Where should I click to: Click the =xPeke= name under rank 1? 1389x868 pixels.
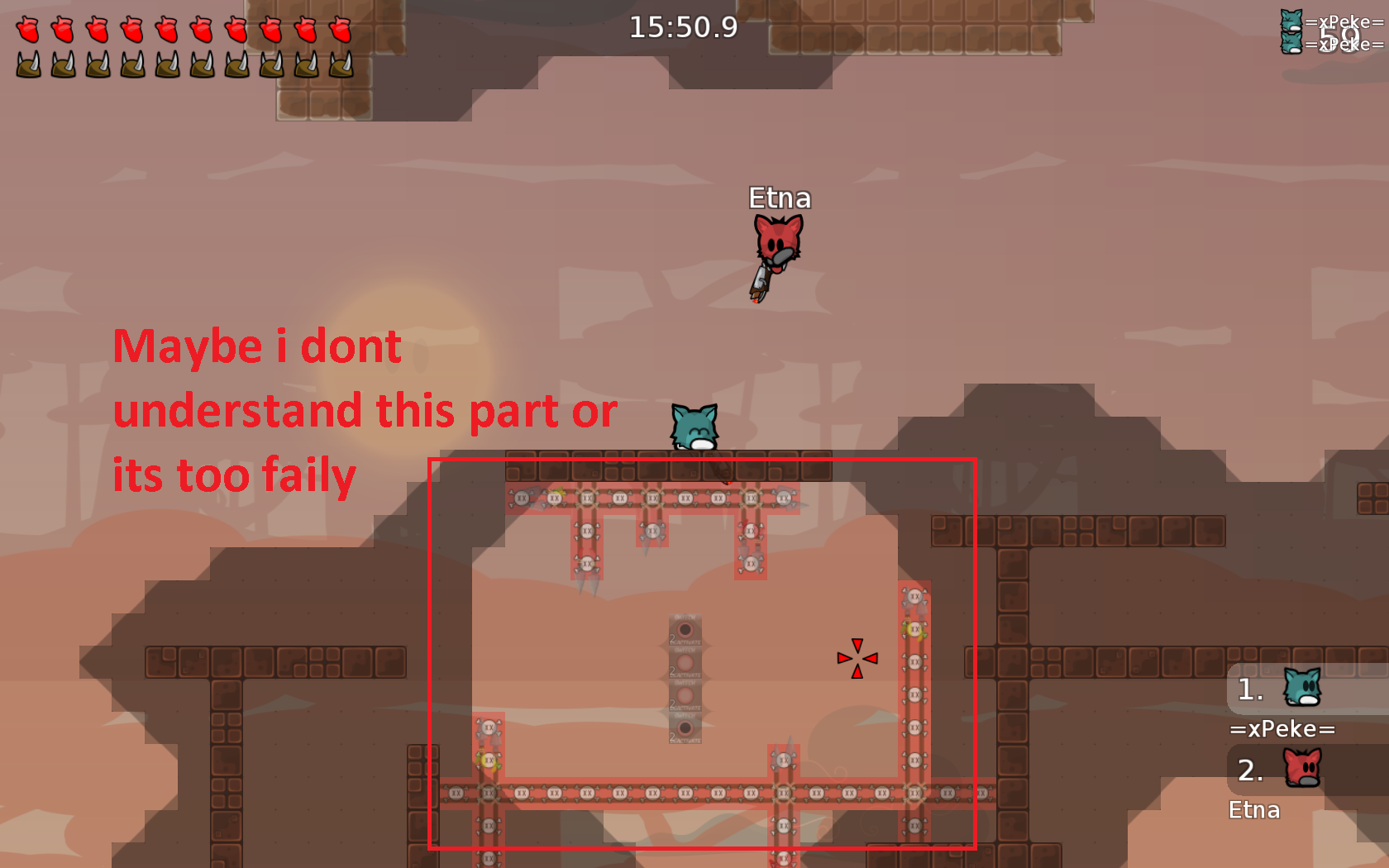click(1282, 728)
